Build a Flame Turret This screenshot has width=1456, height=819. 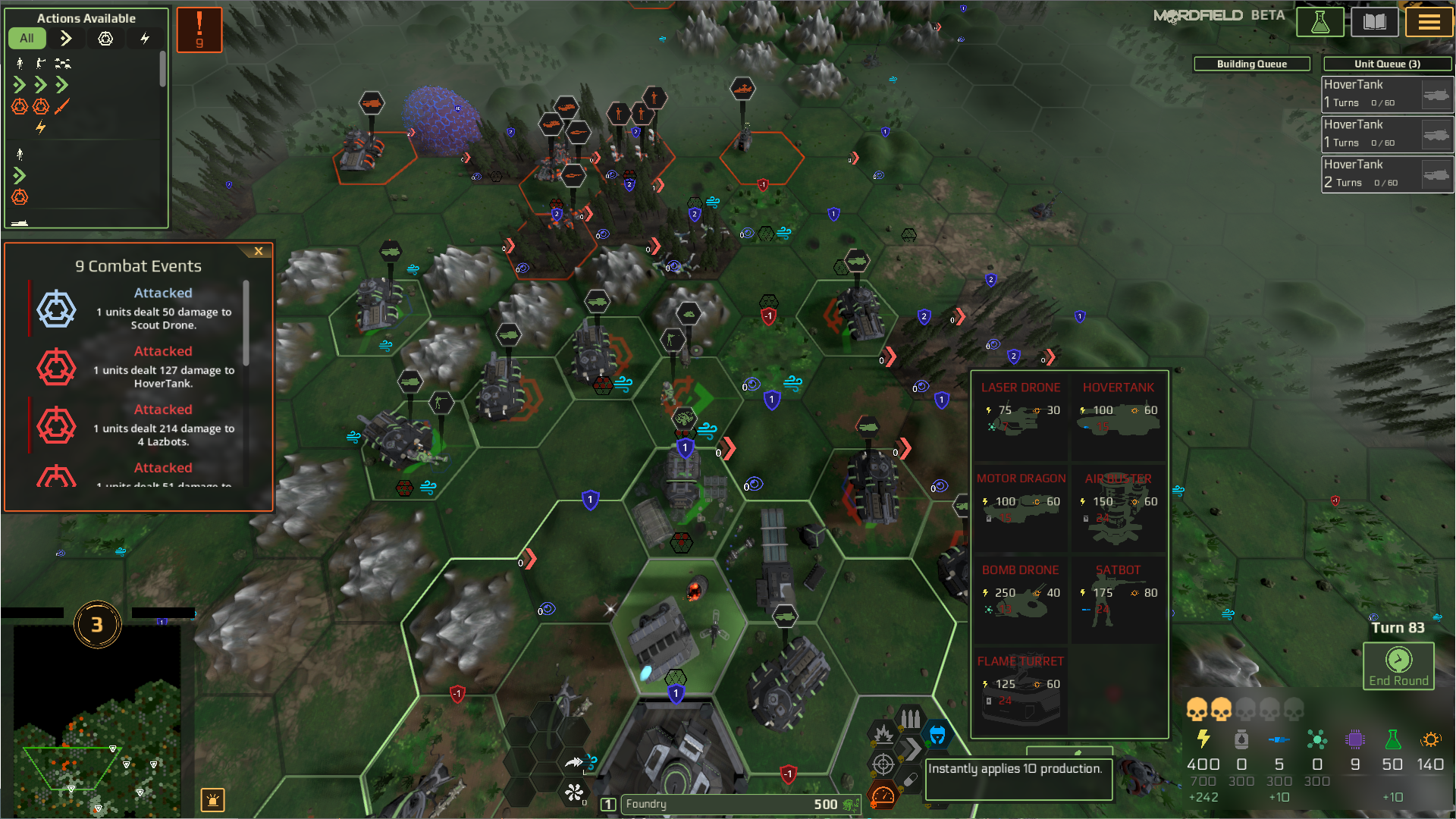tap(1021, 689)
